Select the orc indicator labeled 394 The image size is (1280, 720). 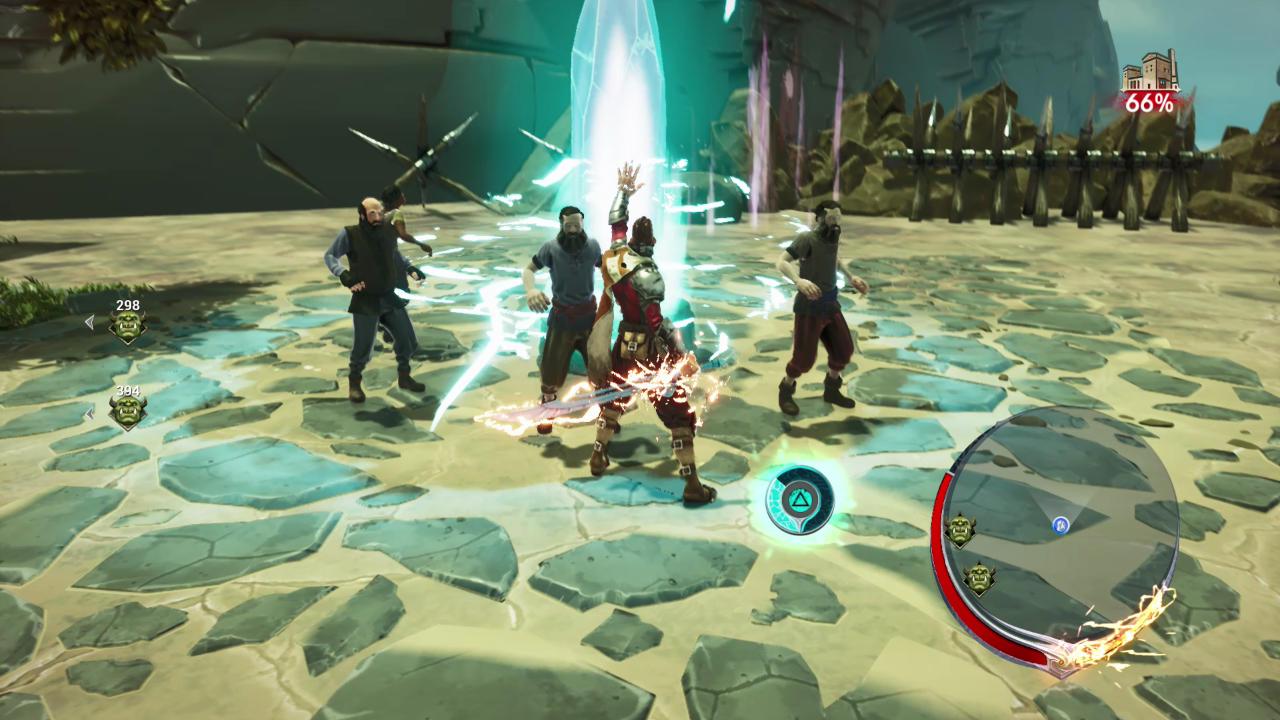click(127, 409)
